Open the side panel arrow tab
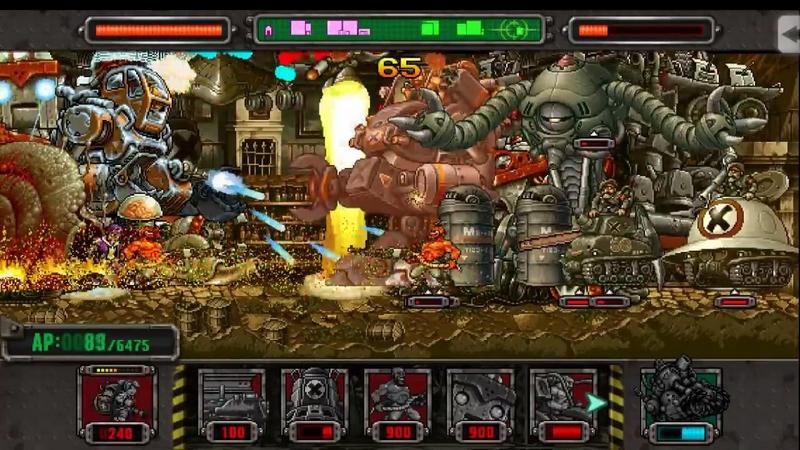 pyautogui.click(x=789, y=33)
